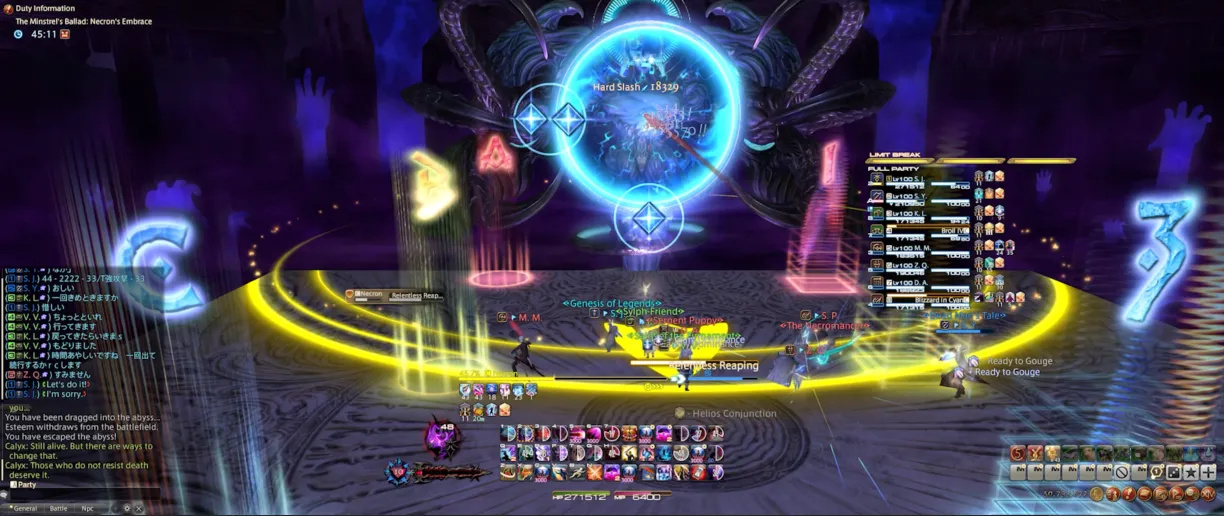1224x516 pixels.
Task: Activate the prohibition sign hotbar slot
Action: 1122,472
